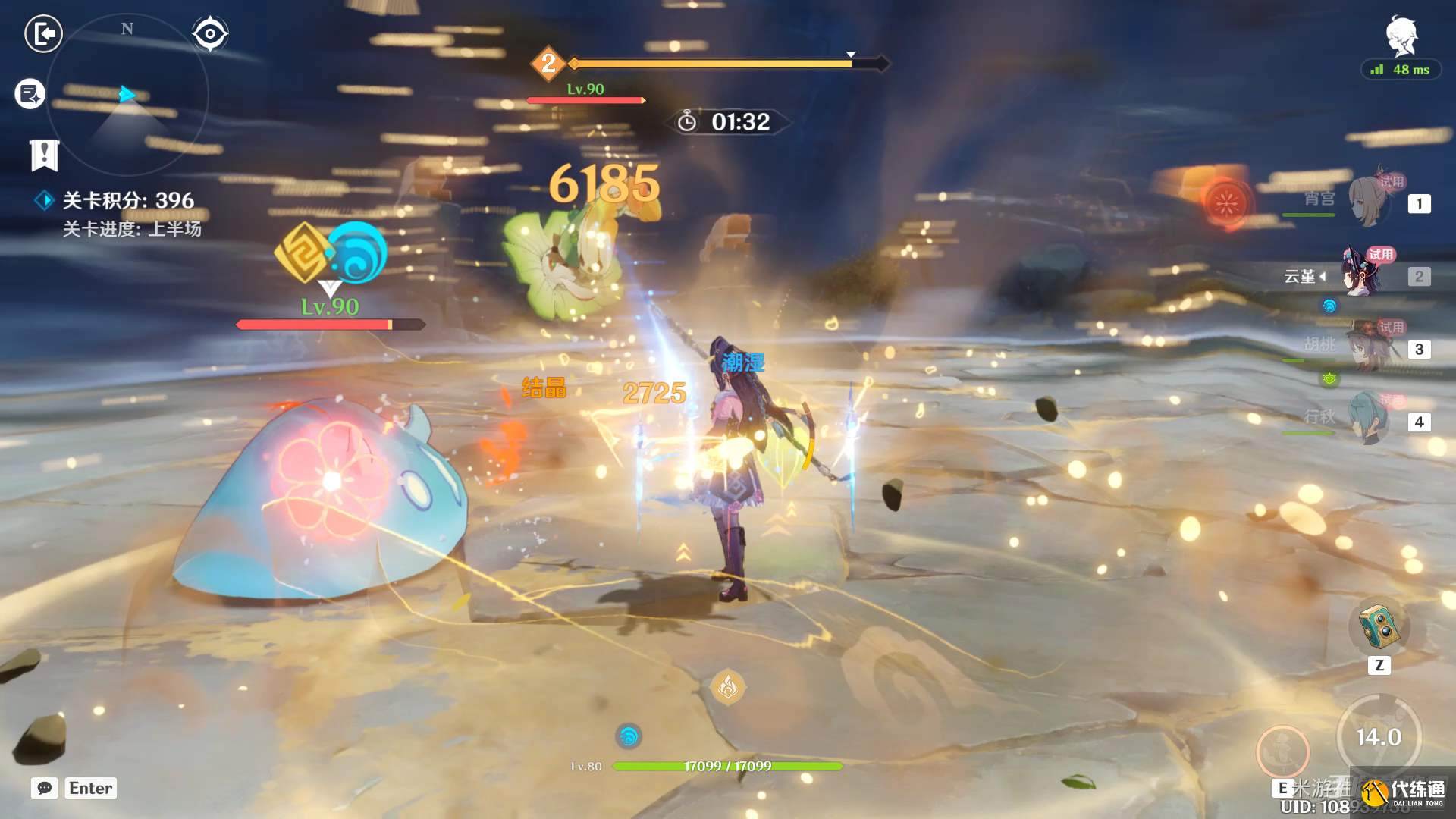This screenshot has width=1456, height=819.
Task: Activate the elemental burst on cooldown
Action: 1378,736
